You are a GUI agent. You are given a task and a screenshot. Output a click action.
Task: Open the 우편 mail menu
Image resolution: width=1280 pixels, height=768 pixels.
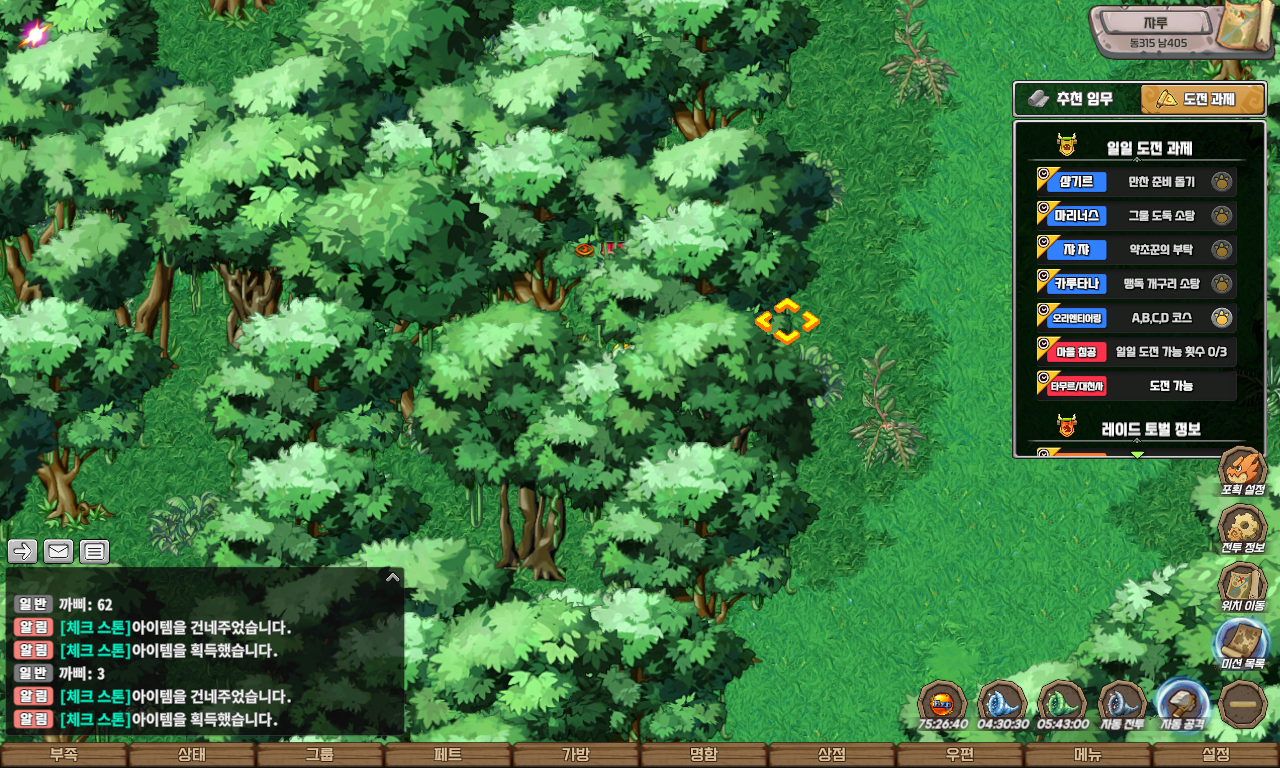coord(959,755)
